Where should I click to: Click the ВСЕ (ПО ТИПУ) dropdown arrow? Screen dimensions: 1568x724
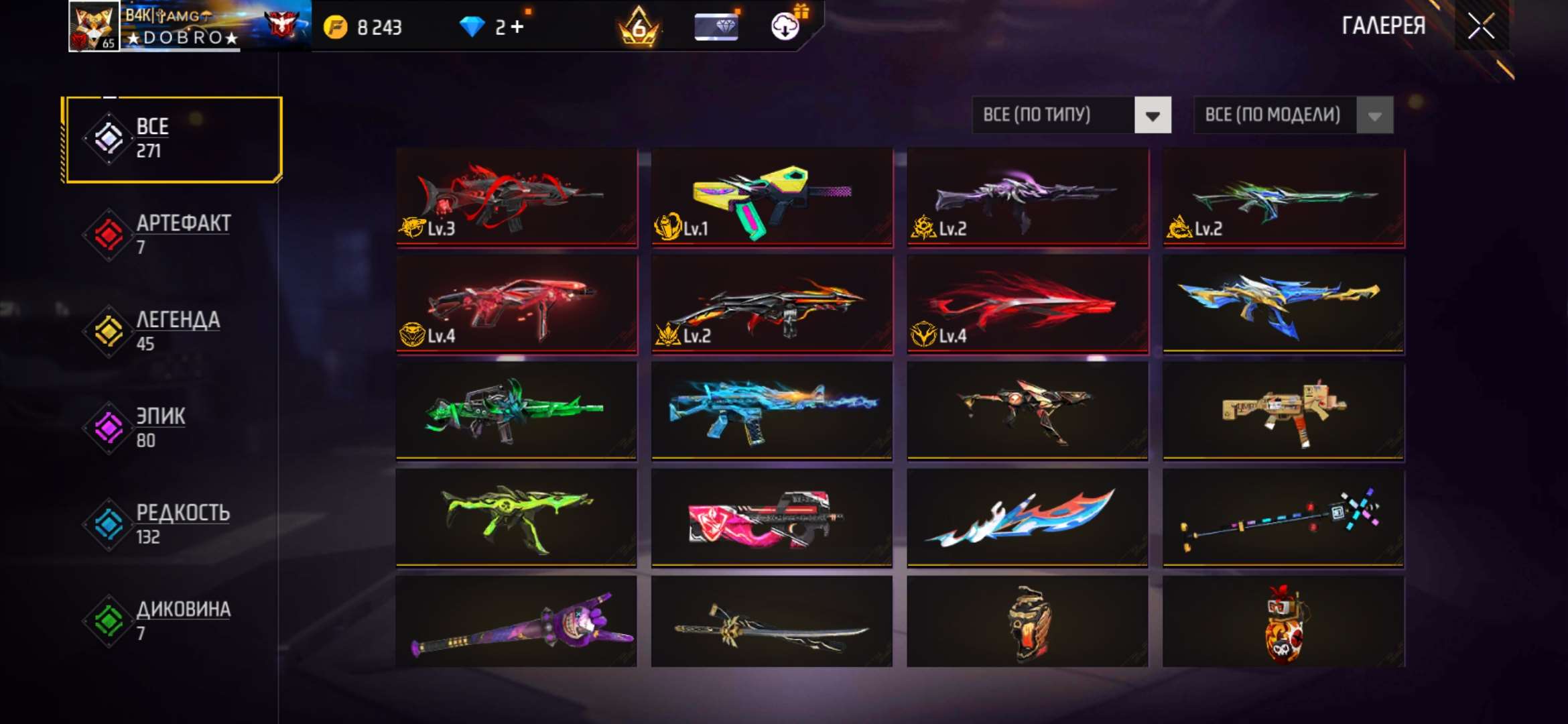pos(1154,115)
